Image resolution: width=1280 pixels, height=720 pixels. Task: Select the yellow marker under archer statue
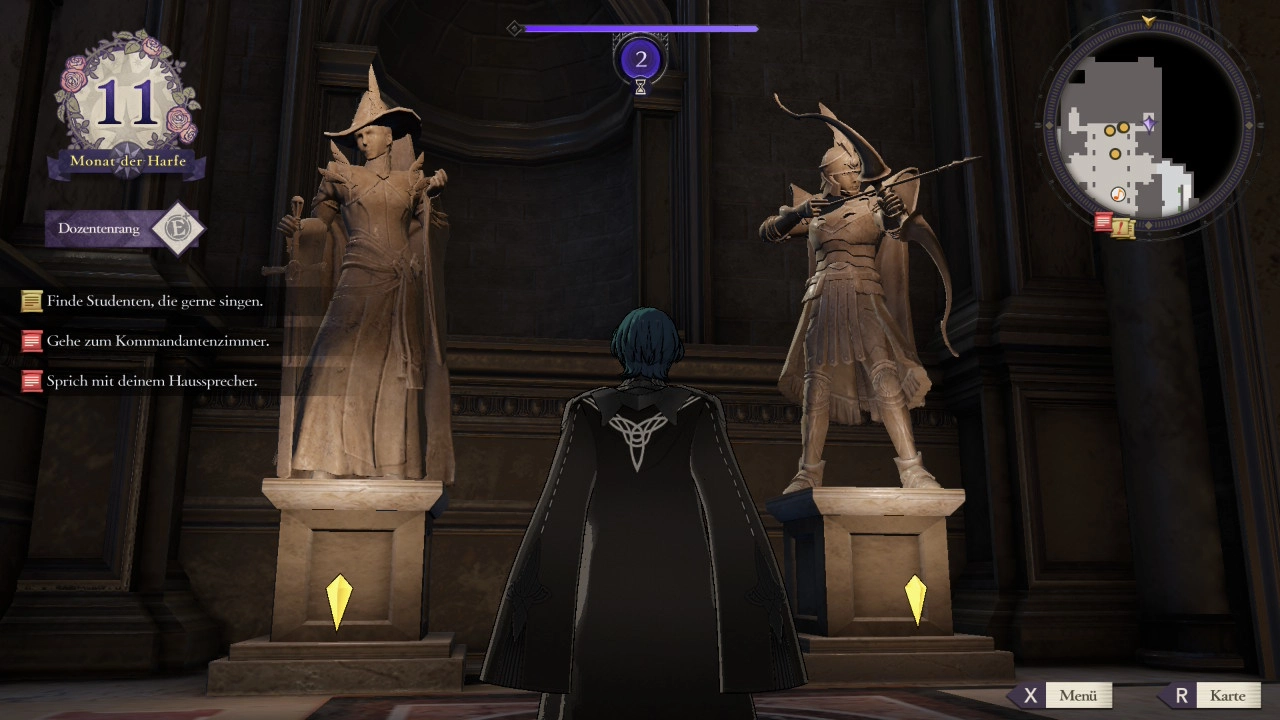pyautogui.click(x=915, y=599)
